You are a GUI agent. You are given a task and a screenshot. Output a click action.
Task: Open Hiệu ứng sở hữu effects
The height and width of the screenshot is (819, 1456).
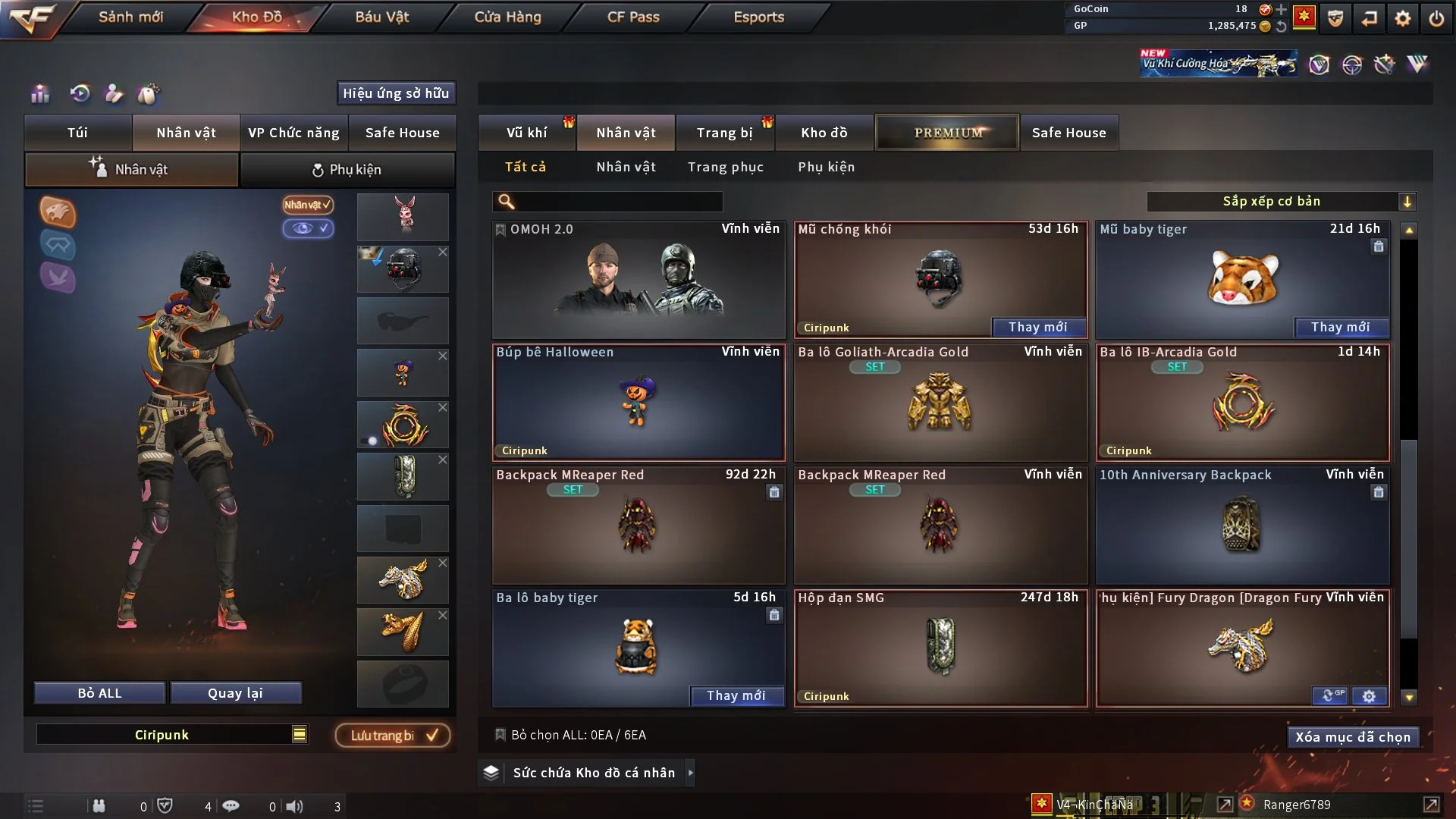tap(395, 93)
